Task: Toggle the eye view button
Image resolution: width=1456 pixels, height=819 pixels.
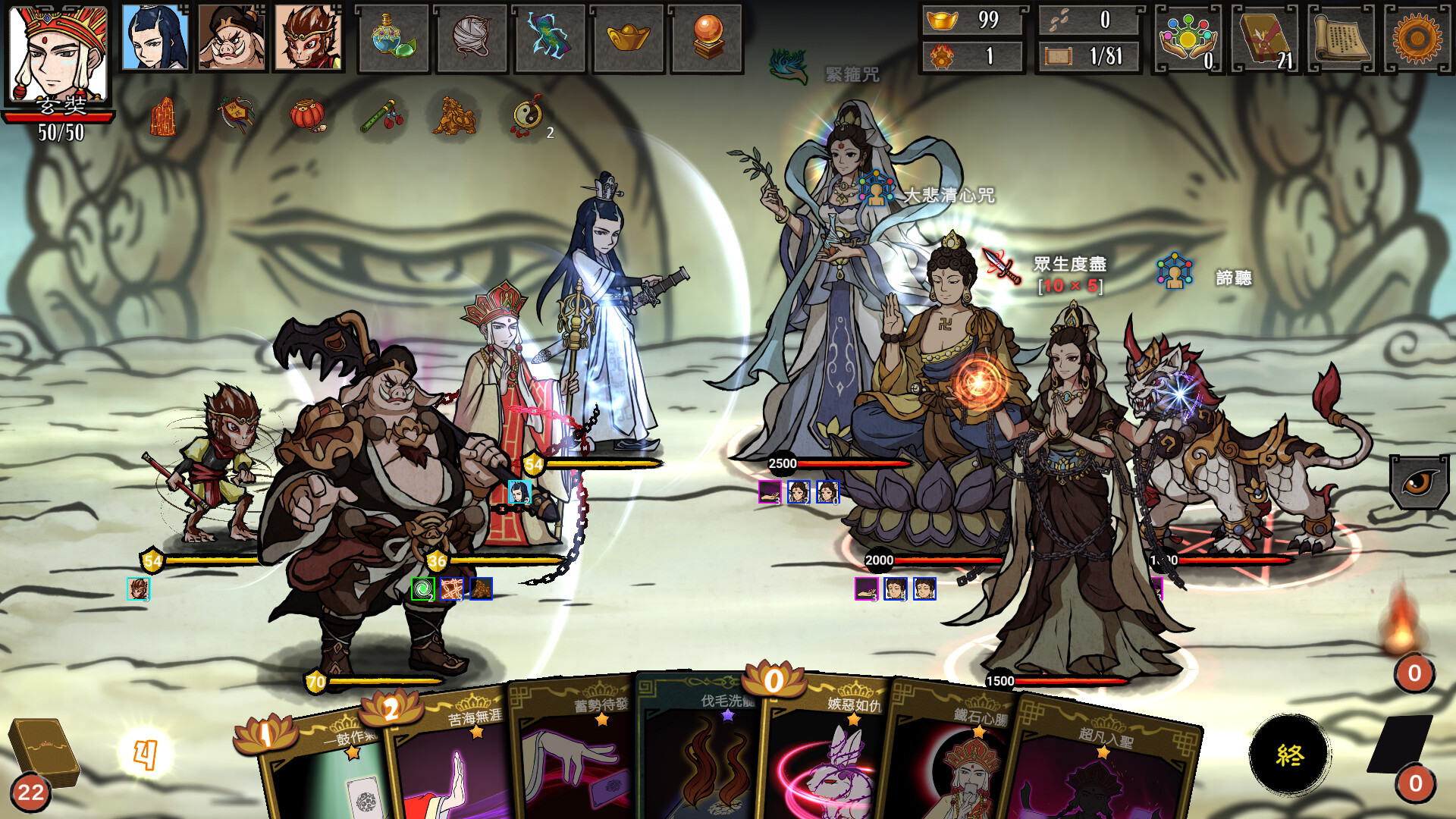Action: click(1419, 482)
